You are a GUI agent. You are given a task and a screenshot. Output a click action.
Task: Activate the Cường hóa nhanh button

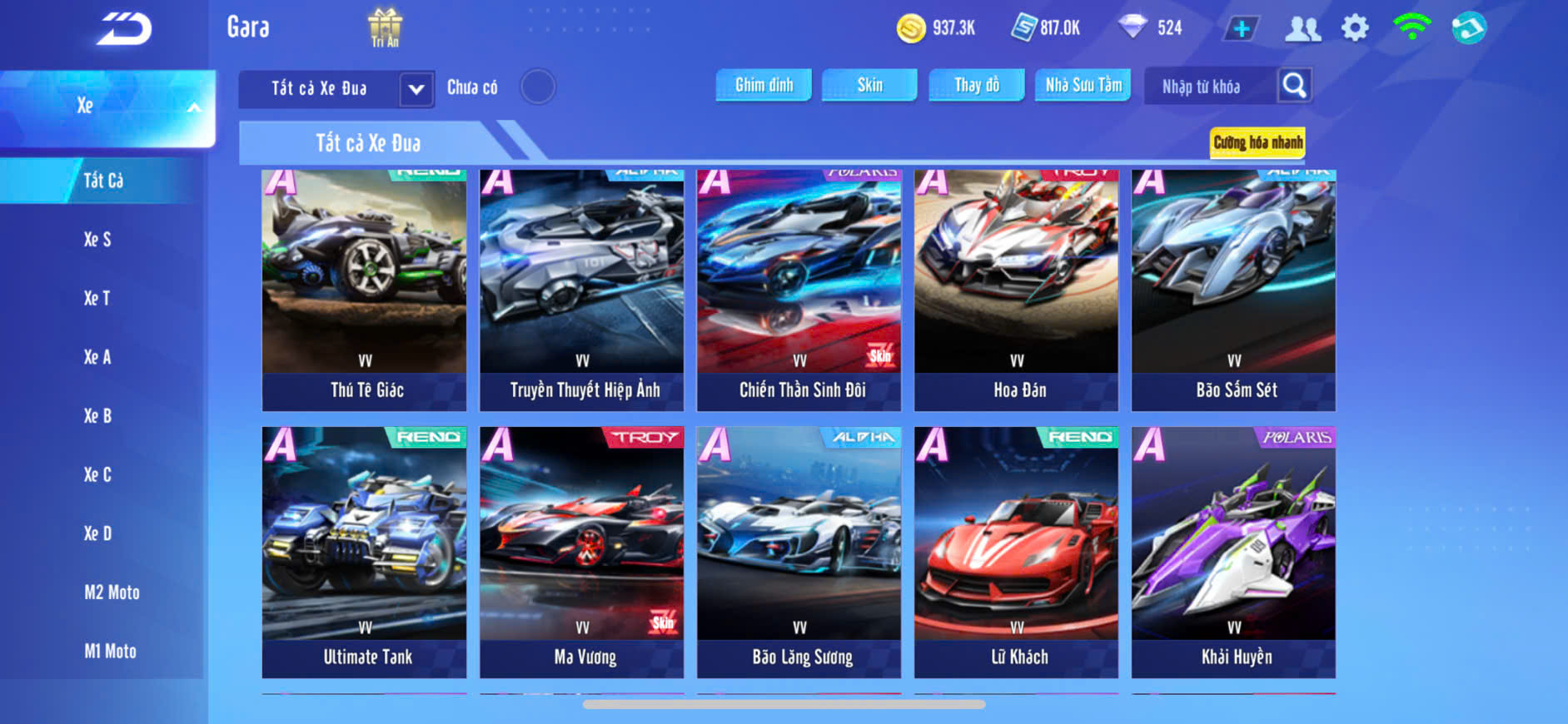pyautogui.click(x=1257, y=142)
